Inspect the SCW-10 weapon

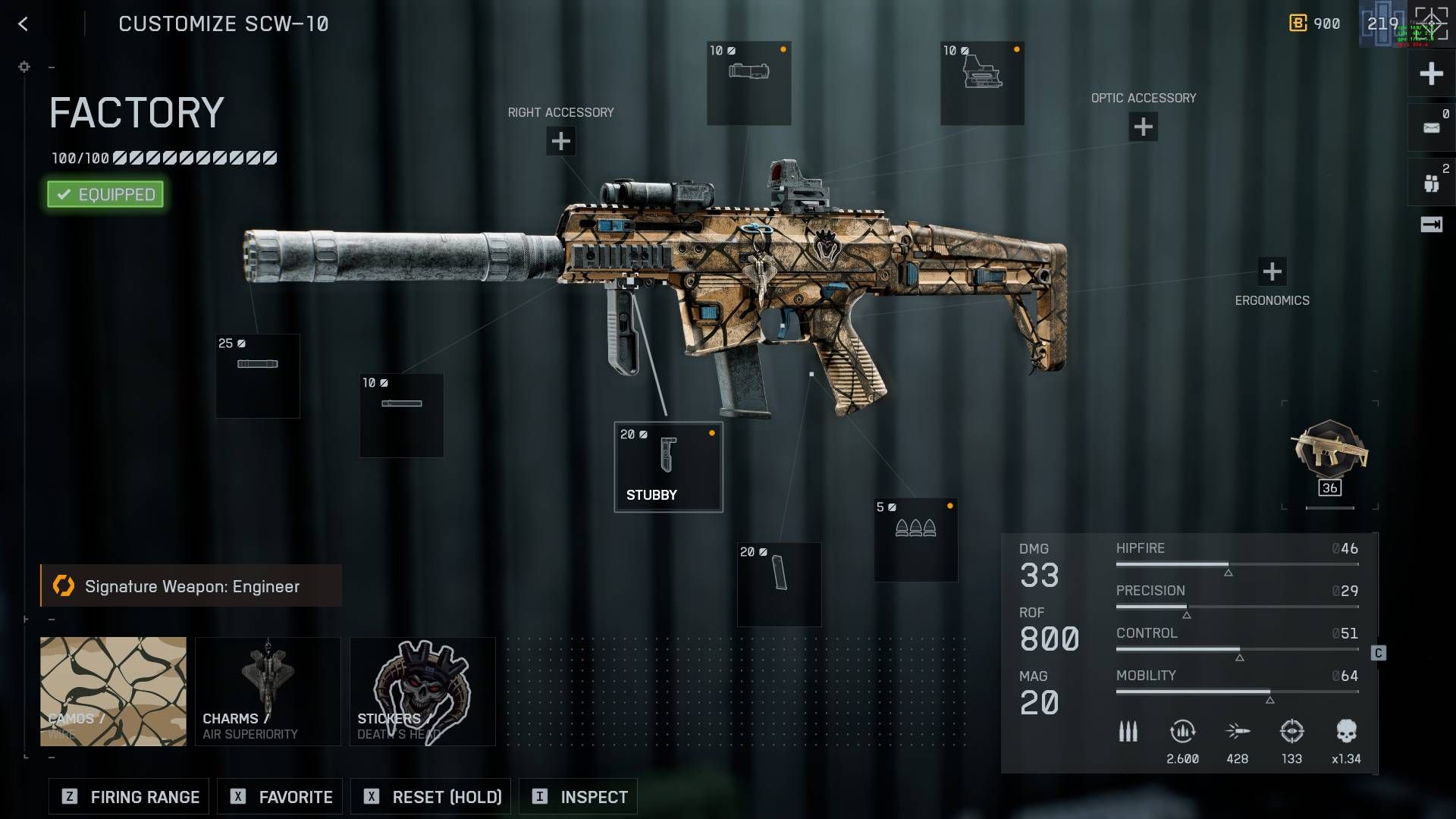[x=578, y=796]
